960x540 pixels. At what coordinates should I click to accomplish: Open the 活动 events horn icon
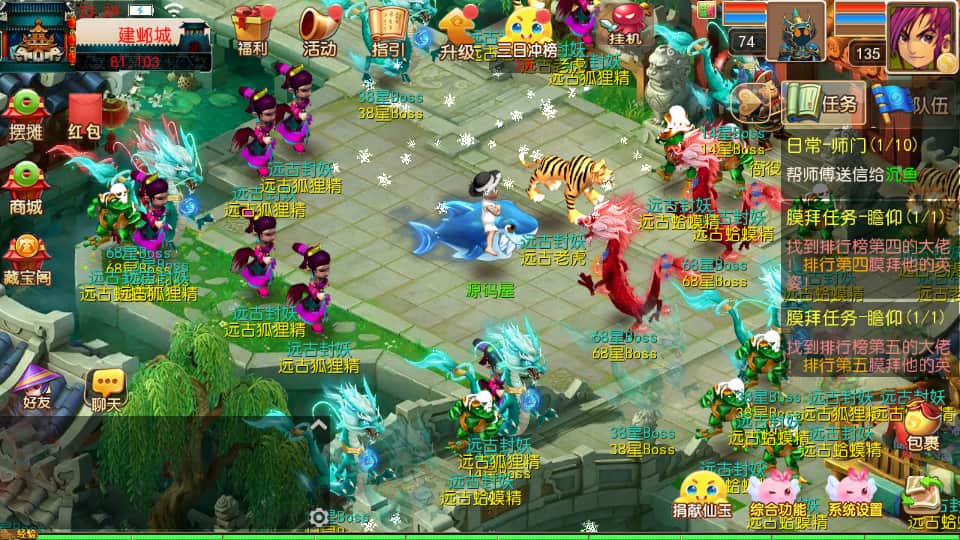pyautogui.click(x=320, y=30)
